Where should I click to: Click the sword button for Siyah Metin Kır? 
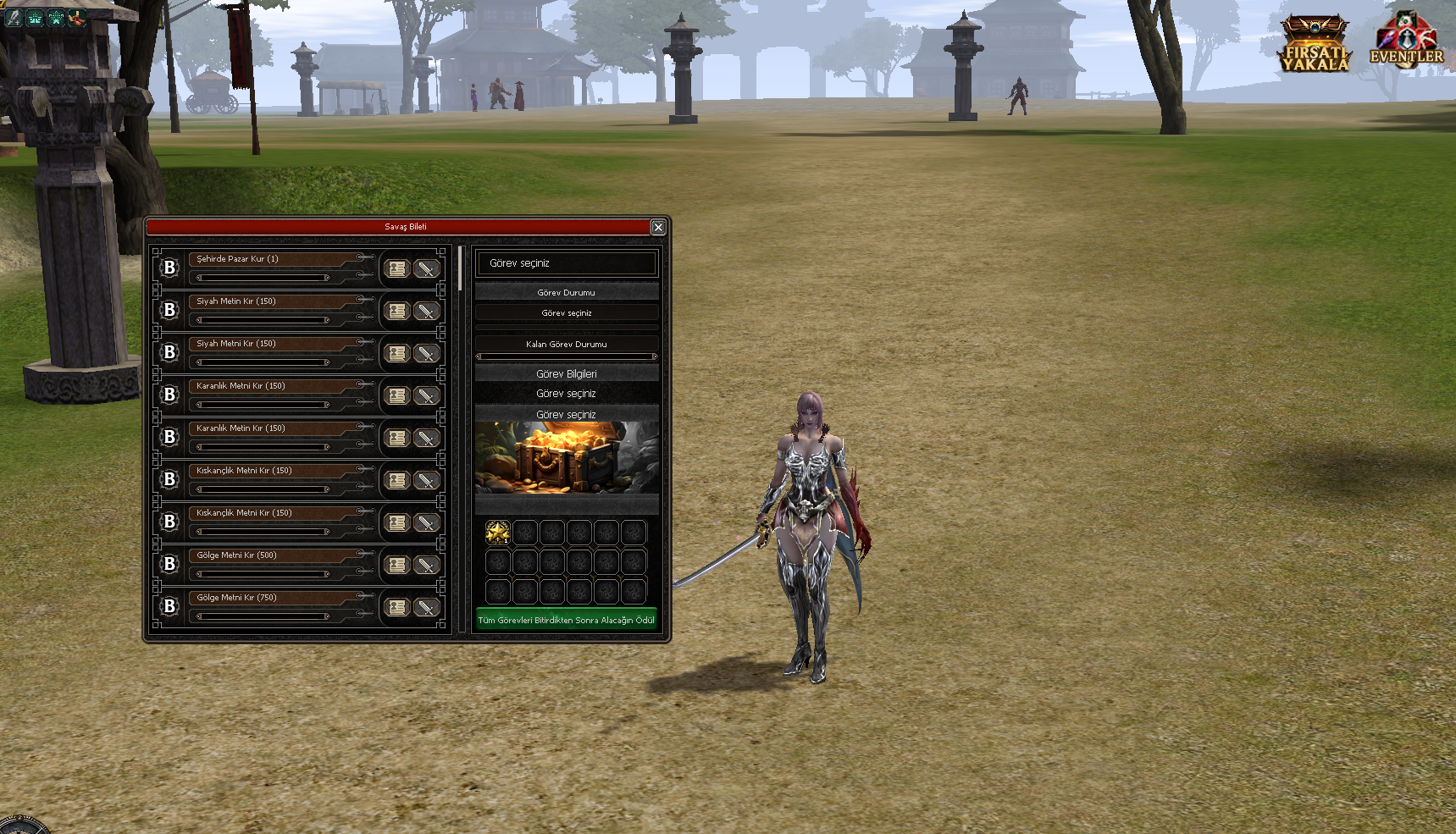pyautogui.click(x=426, y=311)
